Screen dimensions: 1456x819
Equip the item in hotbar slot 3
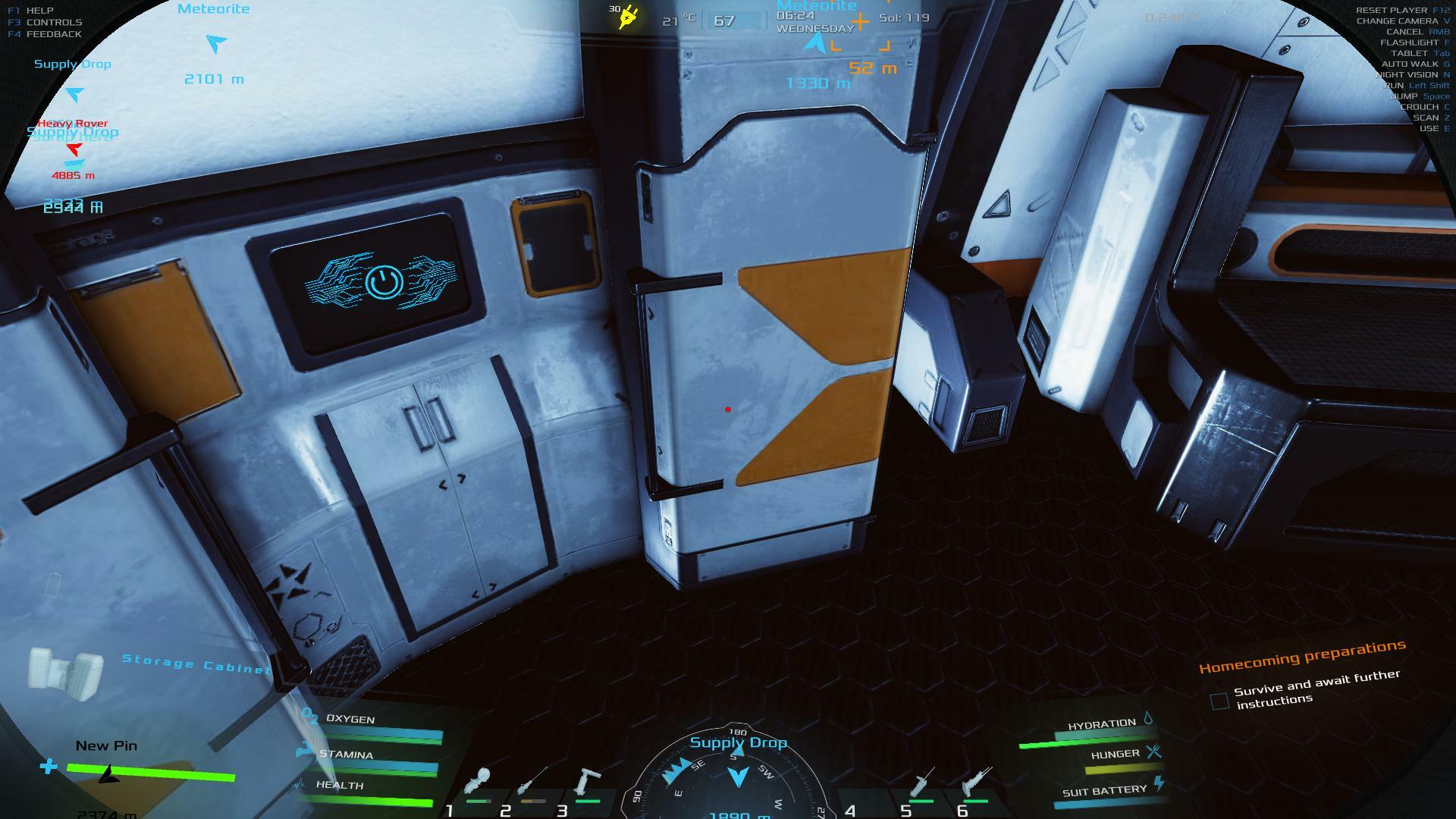coord(587,783)
